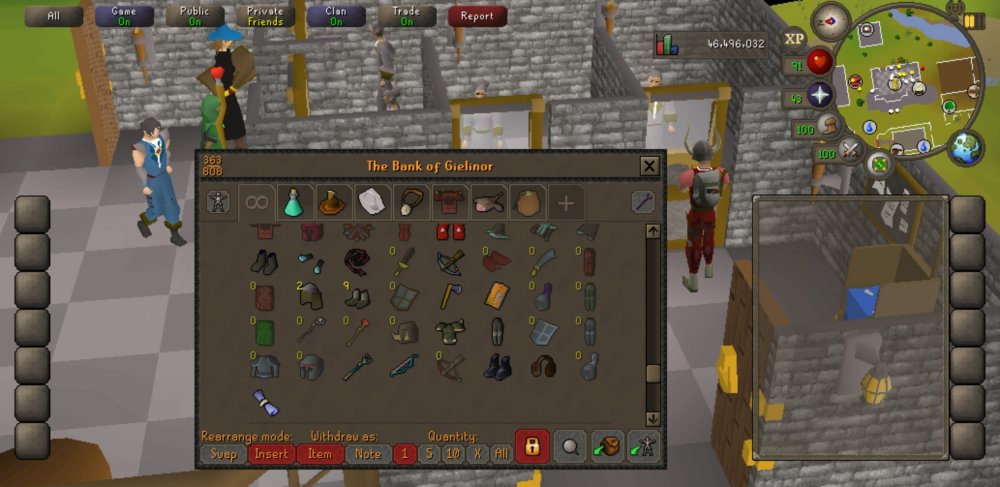The height and width of the screenshot is (487, 1000).
Task: Deposit all worn equipment
Action: (642, 447)
